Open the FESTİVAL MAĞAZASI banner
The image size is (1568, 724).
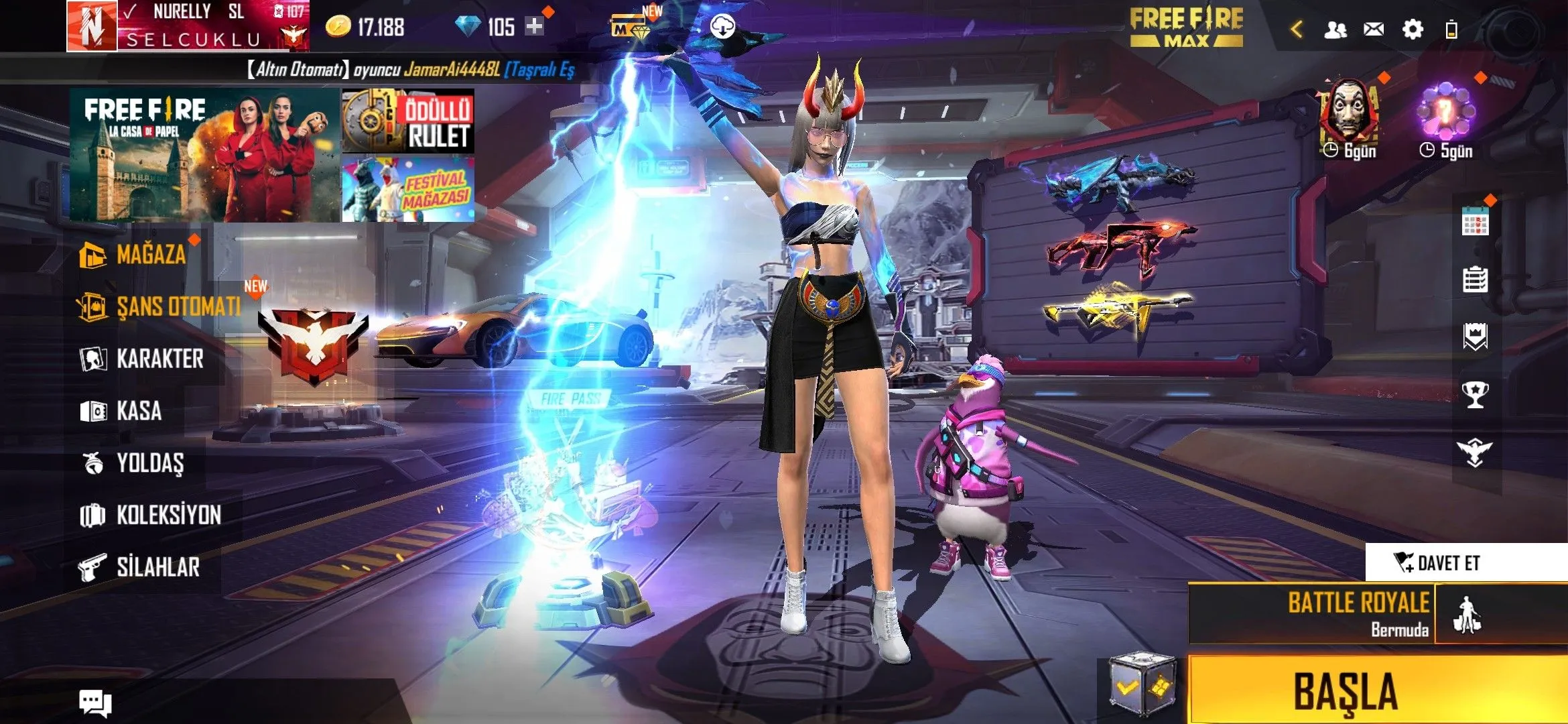point(408,189)
